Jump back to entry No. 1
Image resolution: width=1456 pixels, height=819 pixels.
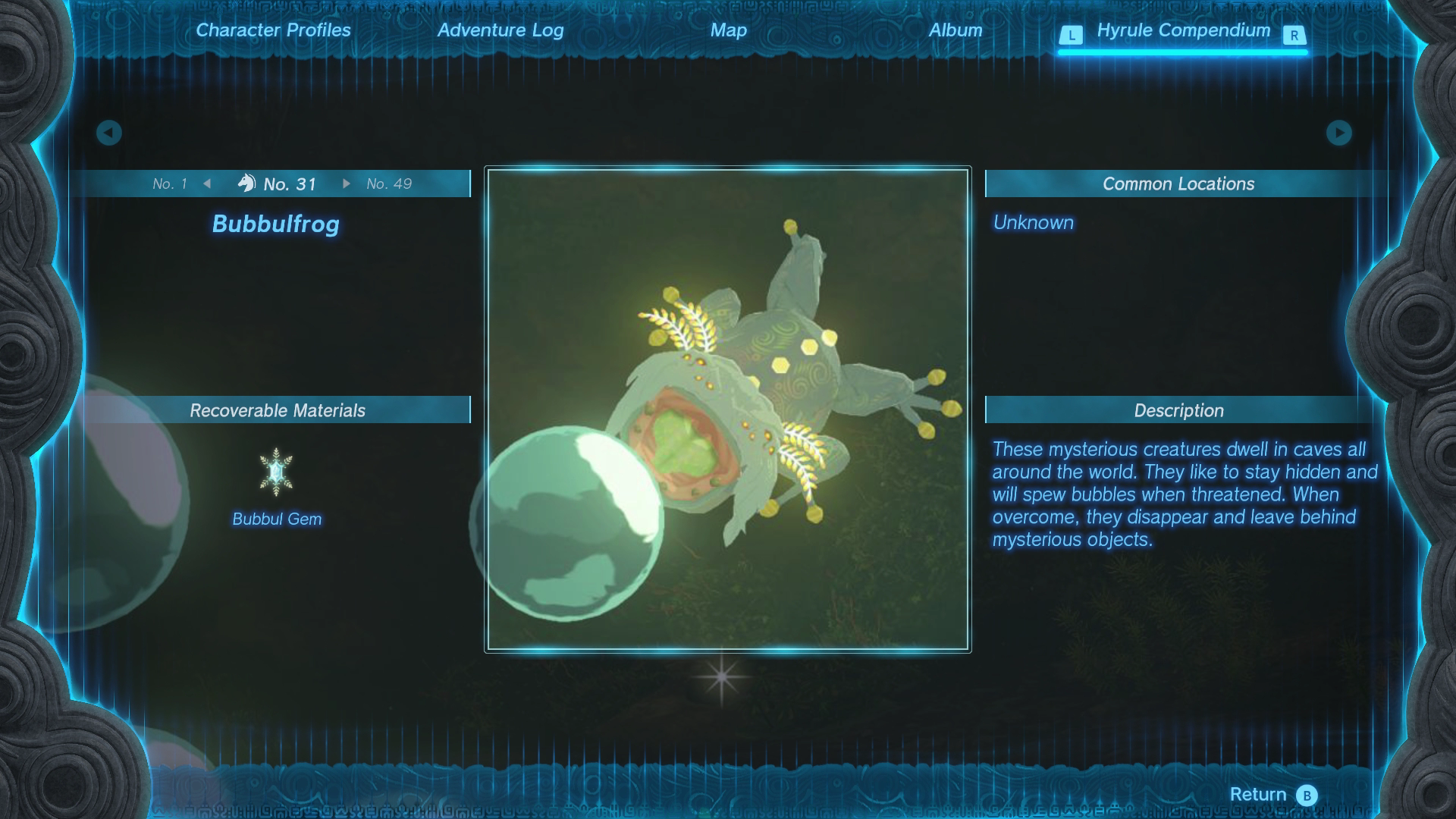coord(170,184)
